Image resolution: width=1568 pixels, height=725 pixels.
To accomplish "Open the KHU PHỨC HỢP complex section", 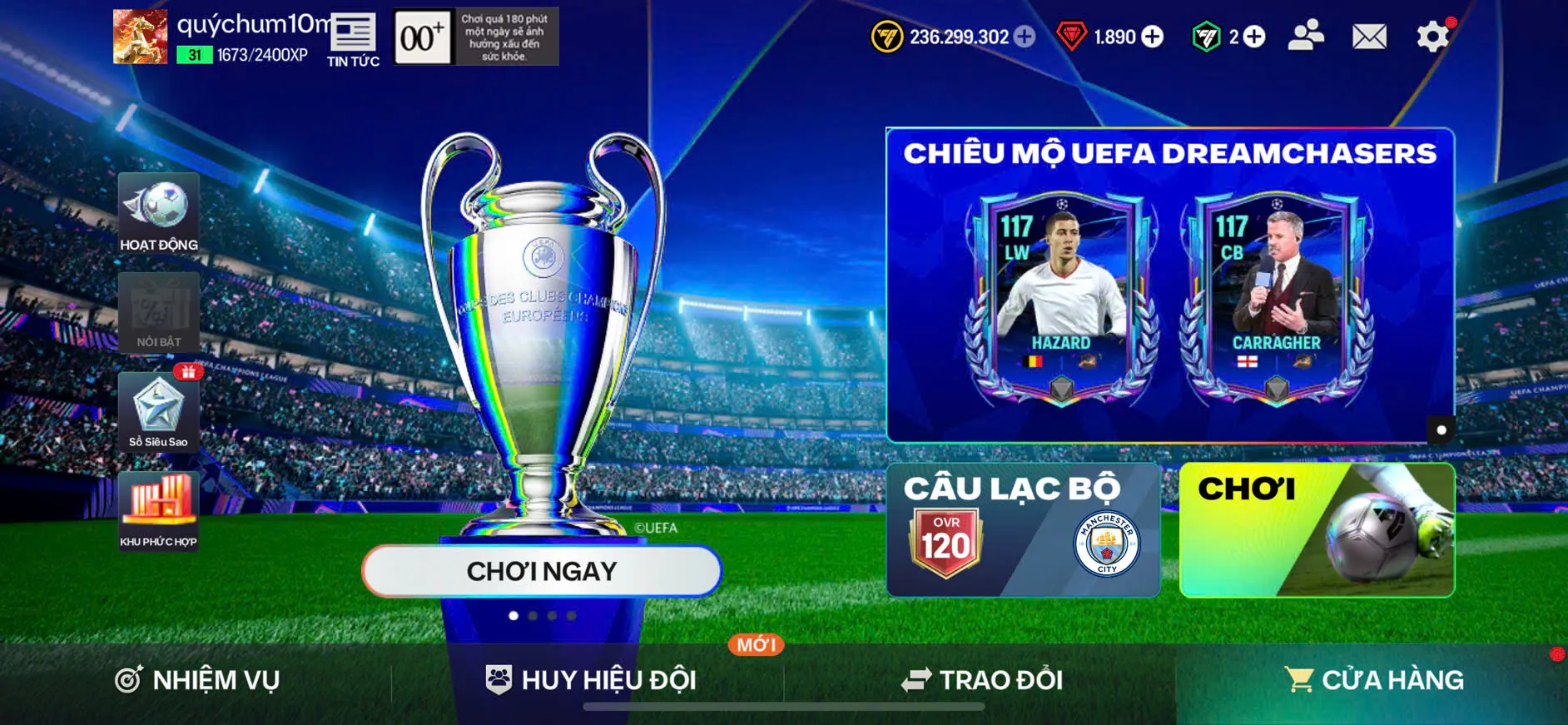I will (x=158, y=512).
